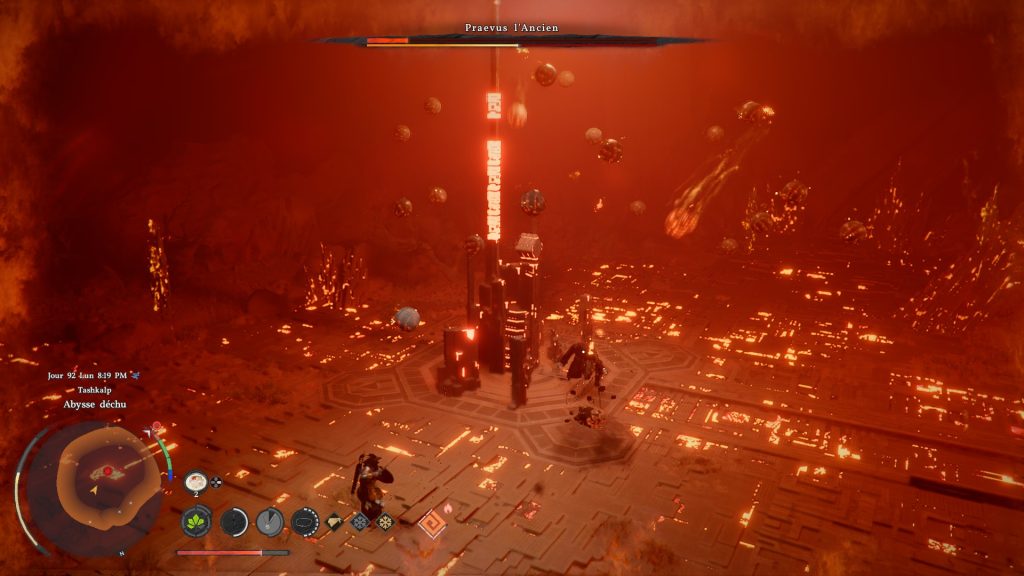Click the red boss marker on minimap
1024x576 pixels.
click(107, 470)
